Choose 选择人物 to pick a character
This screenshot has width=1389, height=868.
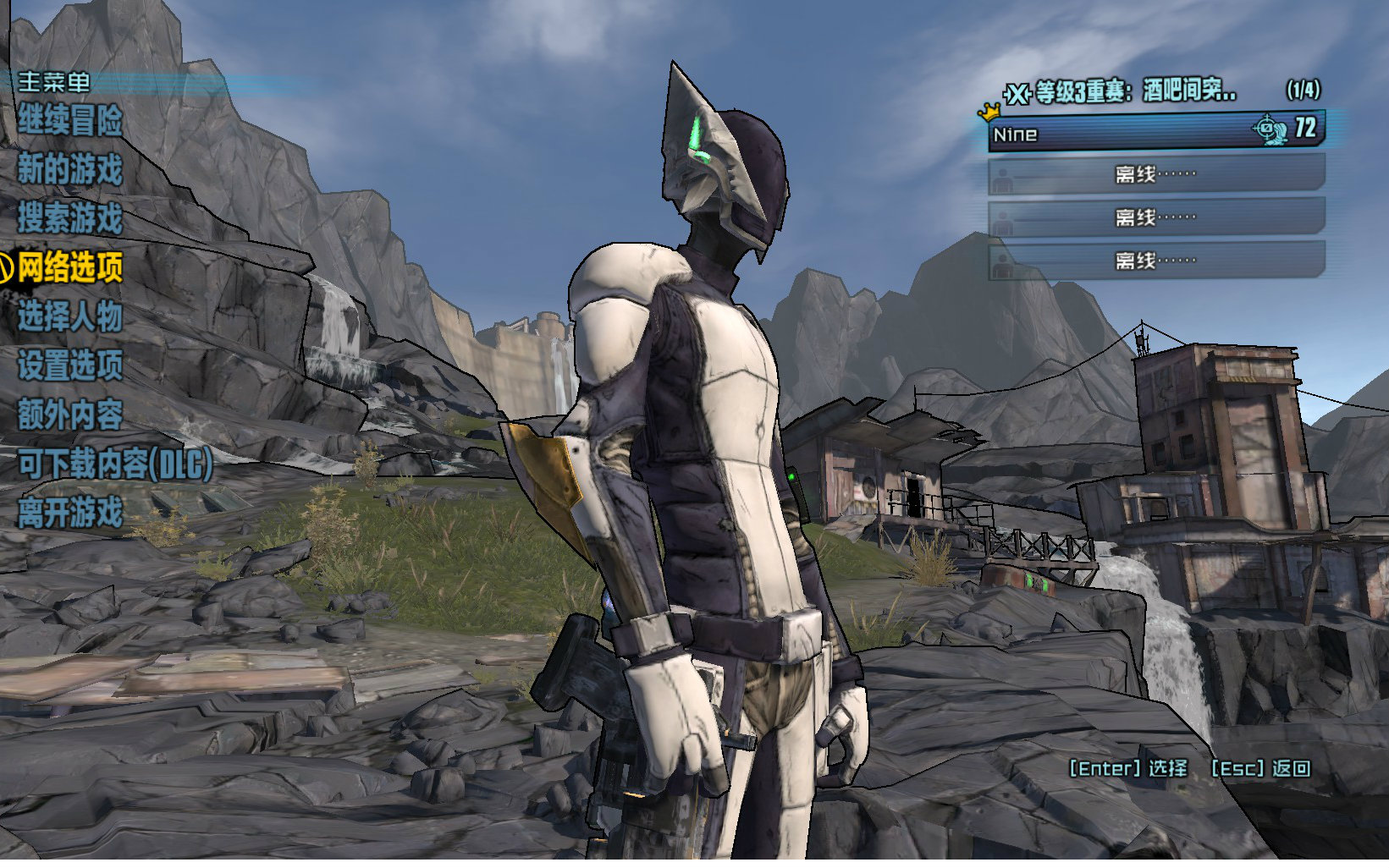tap(70, 317)
